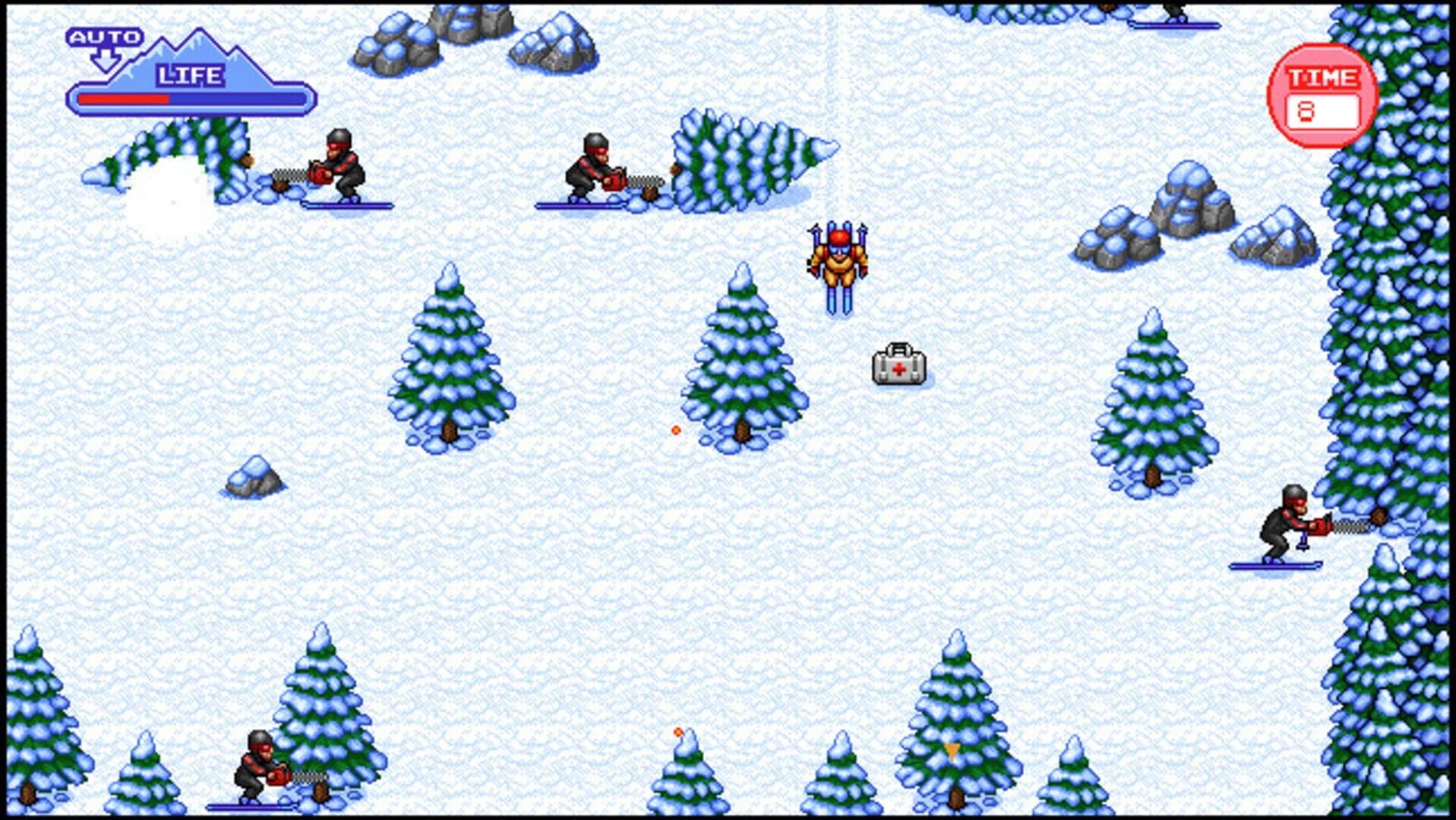Select the LIFE label text
This screenshot has width=1456, height=820.
[x=189, y=74]
